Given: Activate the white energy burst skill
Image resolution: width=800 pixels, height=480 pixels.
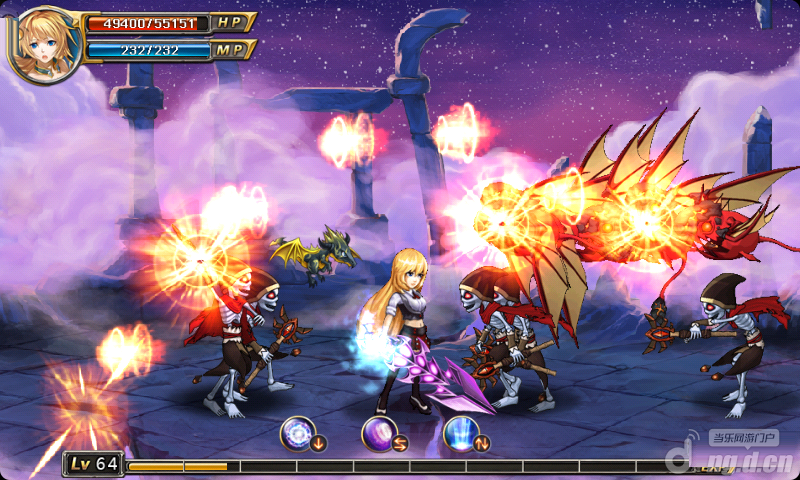Looking at the screenshot, I should [298, 432].
